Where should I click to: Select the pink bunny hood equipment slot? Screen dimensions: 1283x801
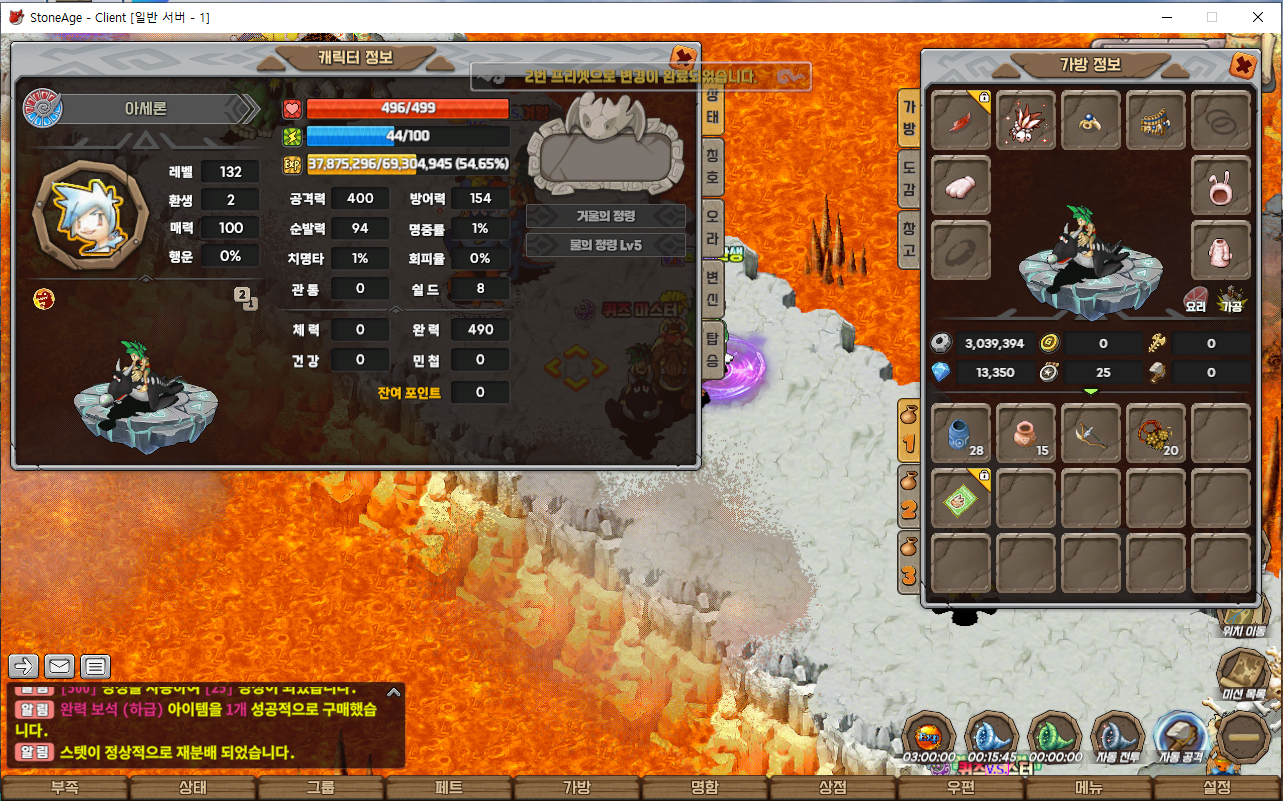[x=1221, y=186]
